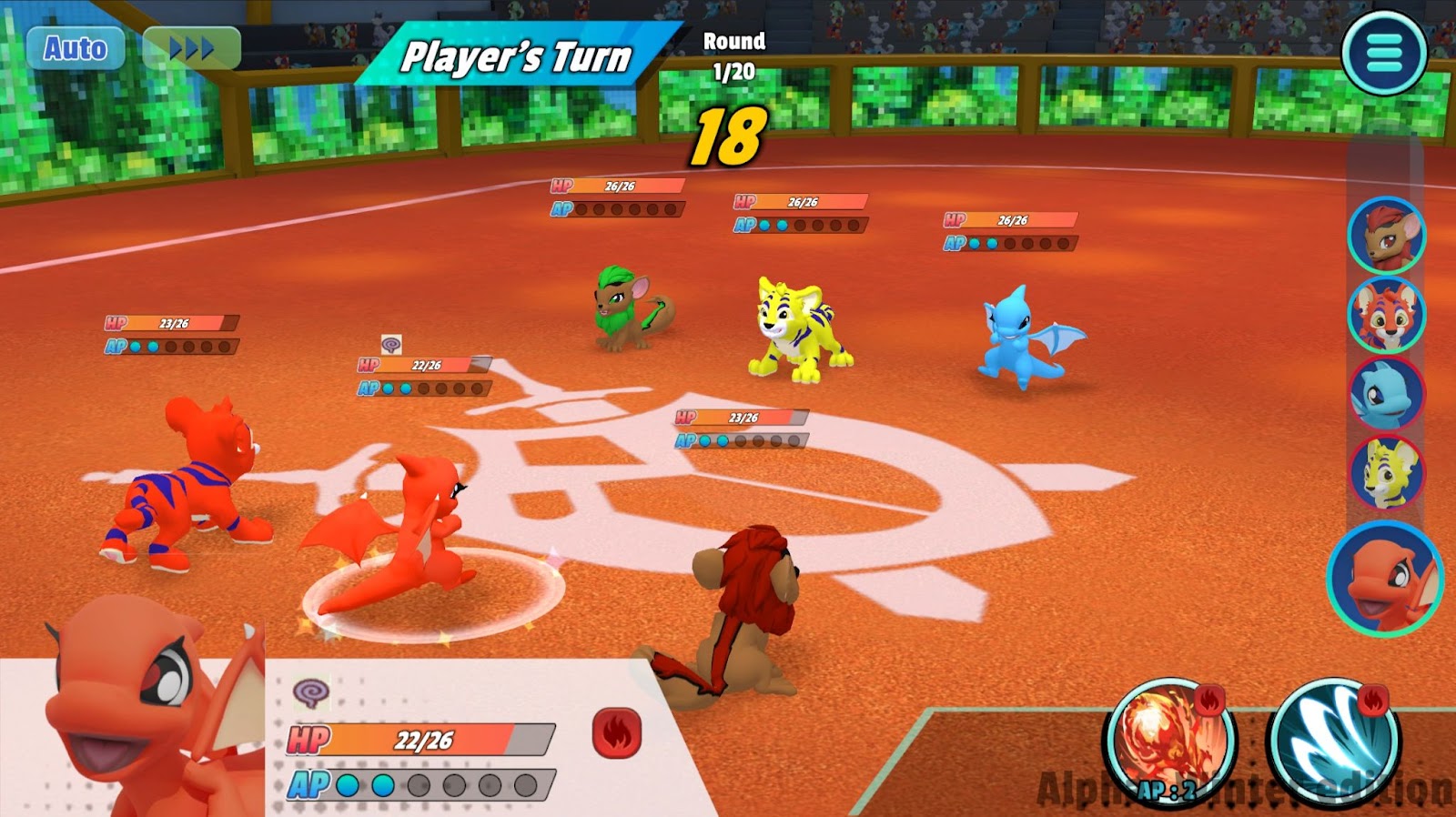
Task: Click the red fire element badge
Action: (x=617, y=733)
